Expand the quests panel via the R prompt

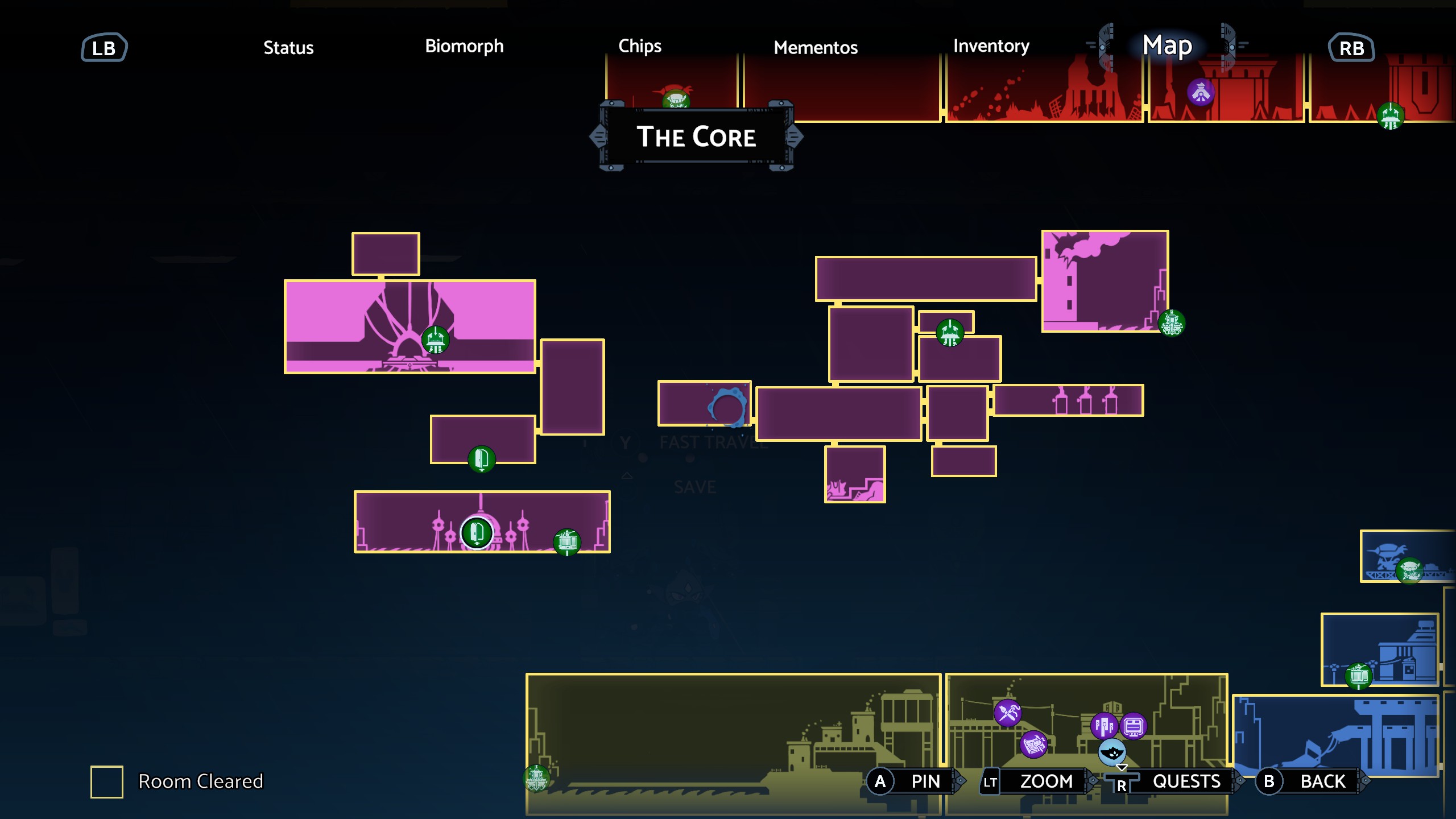(x=1149, y=781)
